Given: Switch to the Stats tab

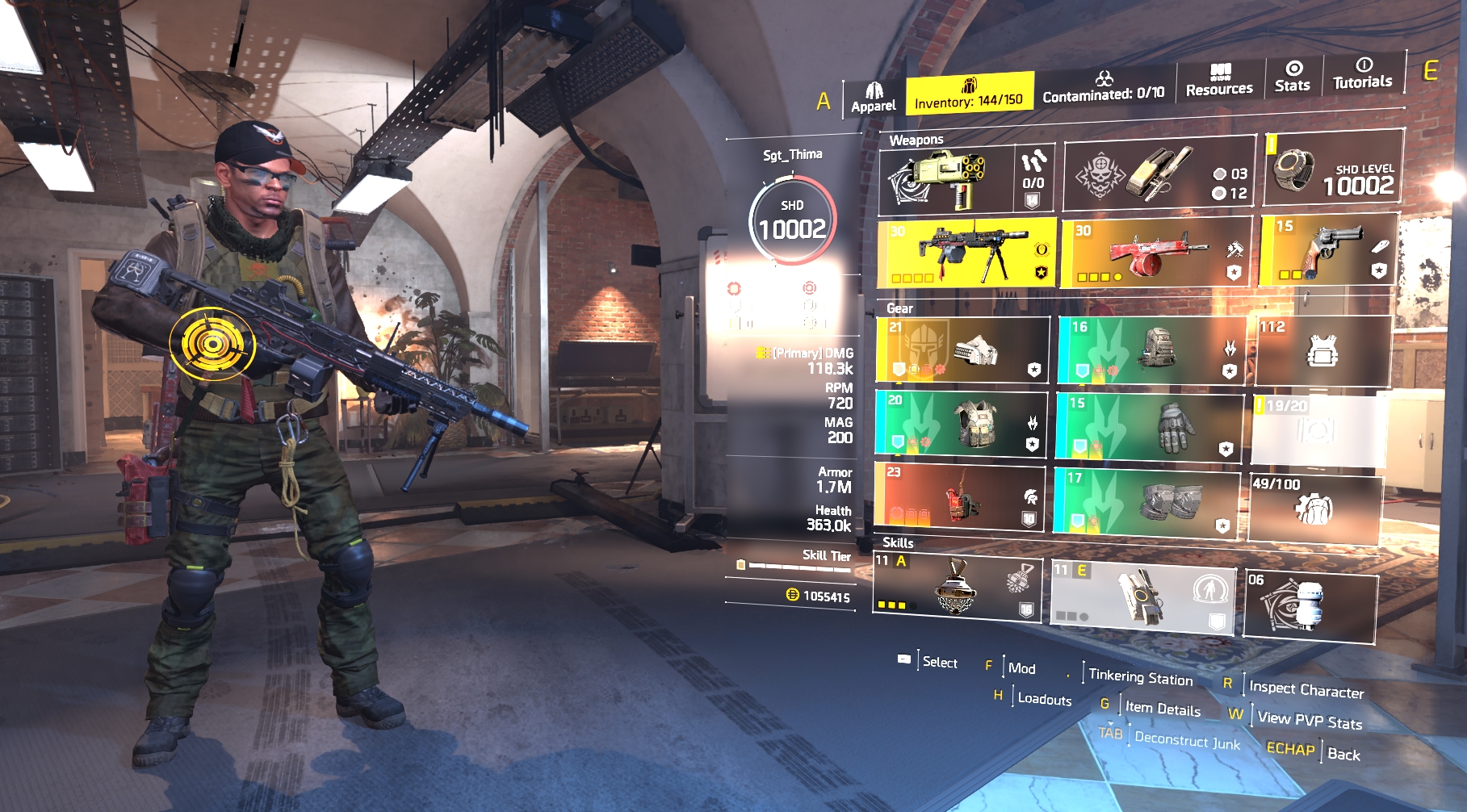Looking at the screenshot, I should 1293,77.
